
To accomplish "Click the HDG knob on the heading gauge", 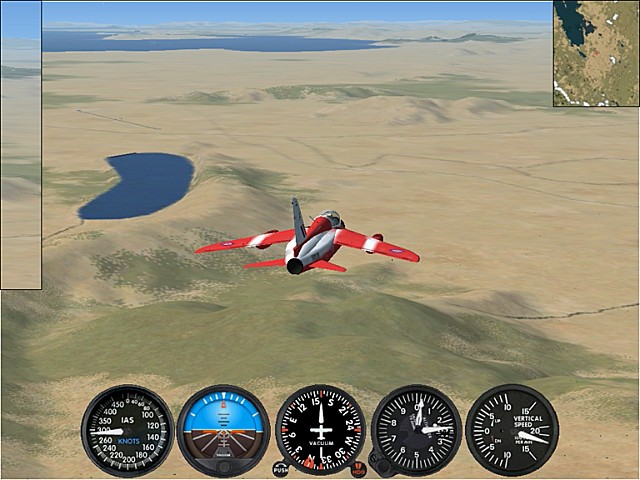I will [358, 469].
